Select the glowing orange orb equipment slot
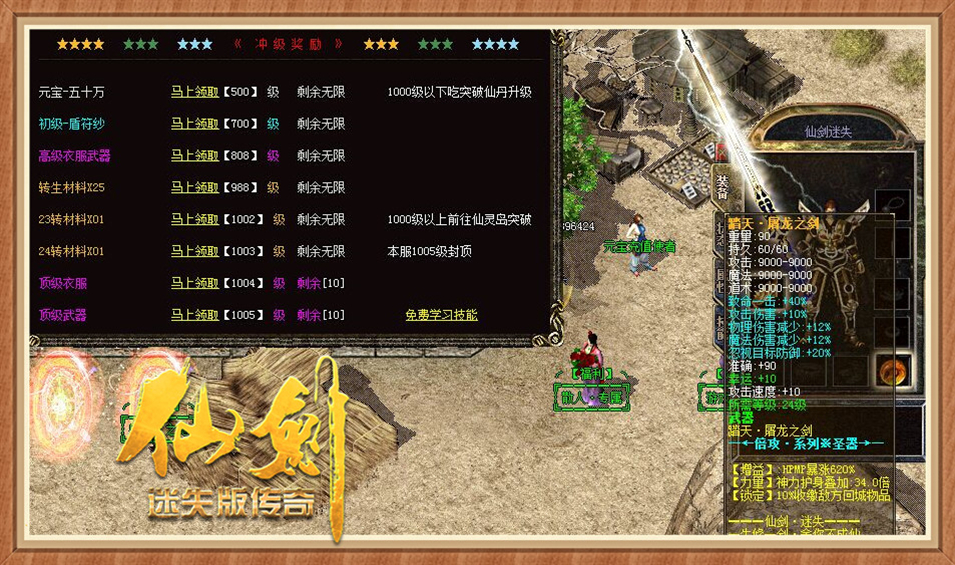This screenshot has width=955, height=565. [x=892, y=370]
